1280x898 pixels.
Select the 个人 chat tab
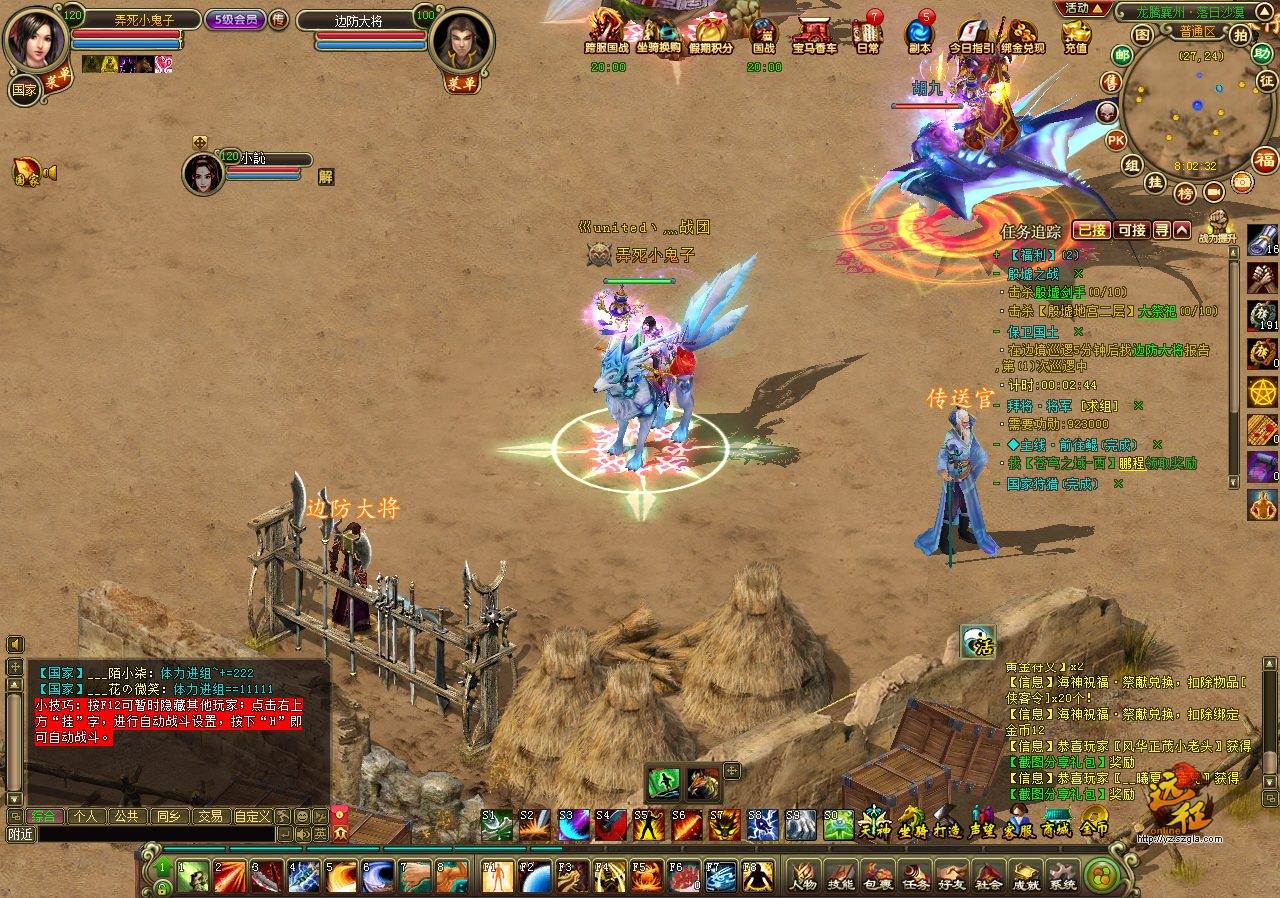point(85,816)
